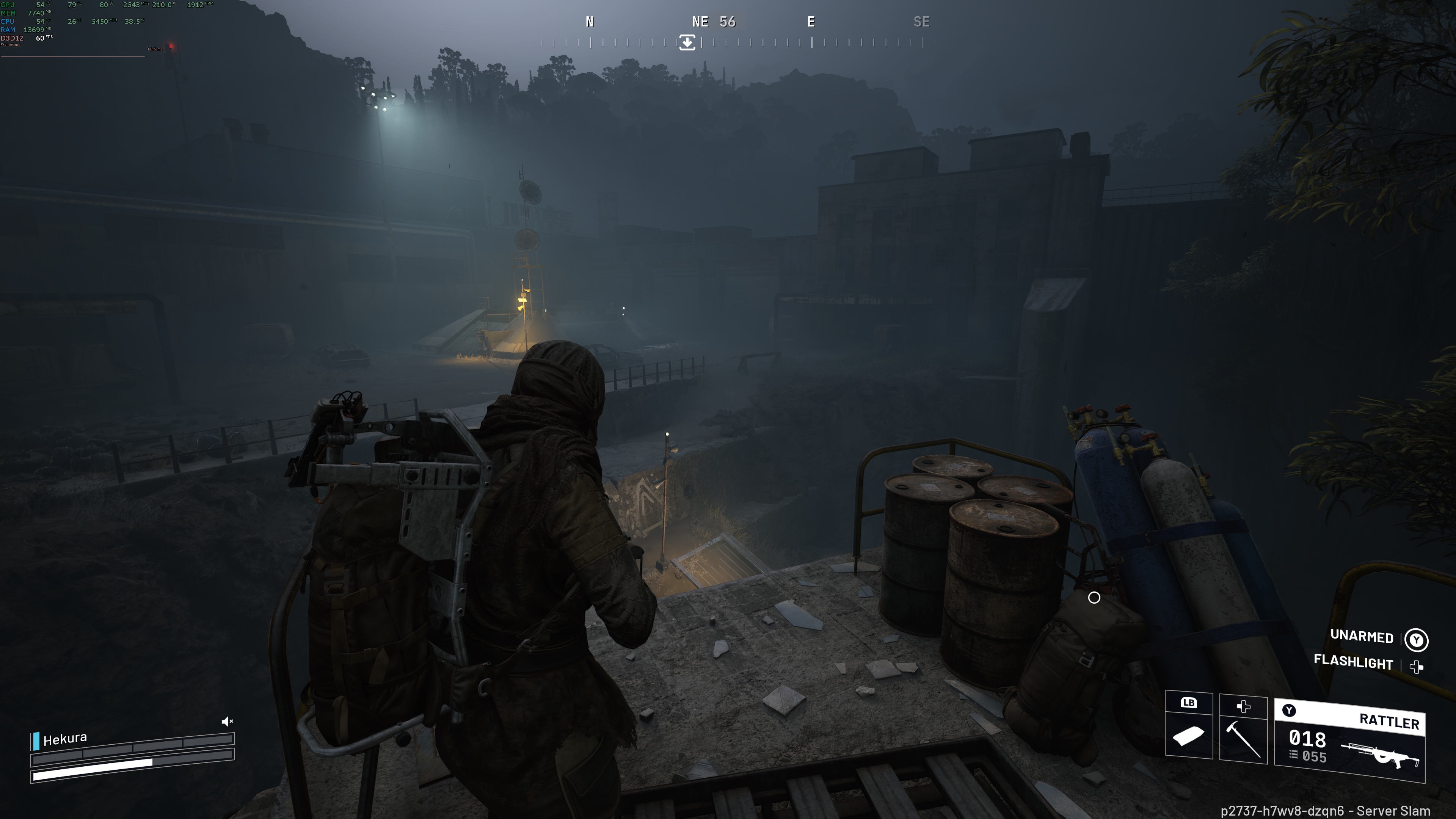Click the extraction marker on the compass

click(x=687, y=42)
